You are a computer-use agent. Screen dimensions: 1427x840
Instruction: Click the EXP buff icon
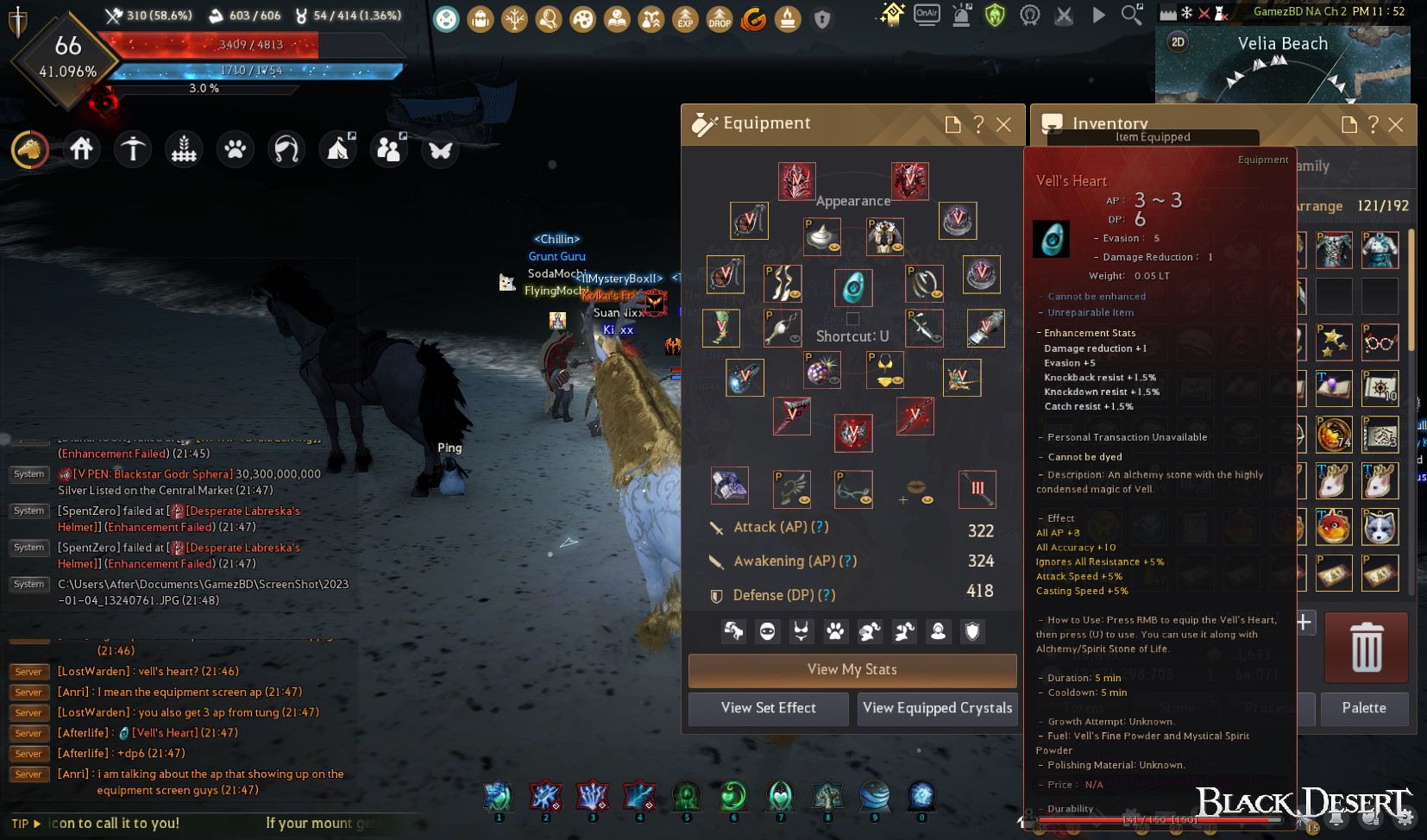click(685, 19)
